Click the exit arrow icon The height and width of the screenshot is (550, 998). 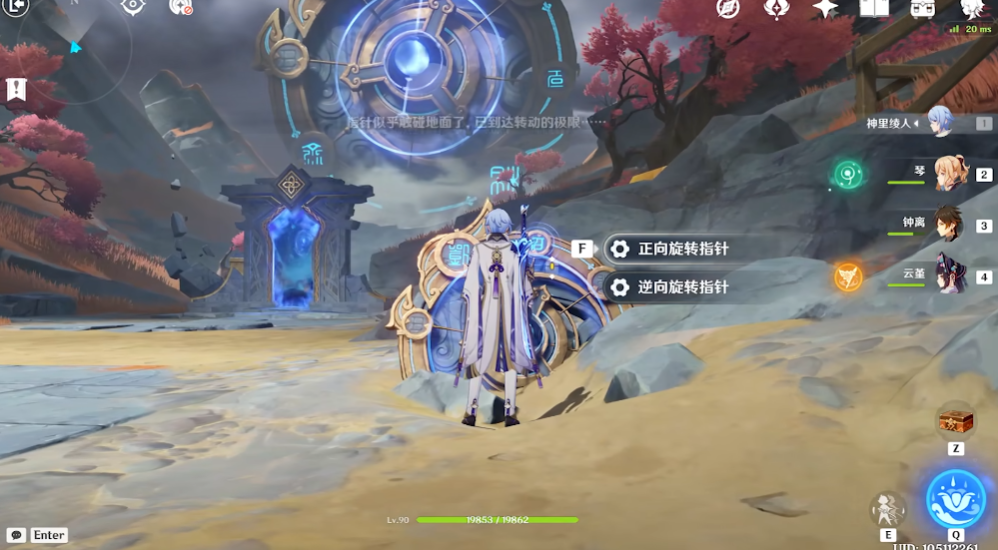click(16, 6)
